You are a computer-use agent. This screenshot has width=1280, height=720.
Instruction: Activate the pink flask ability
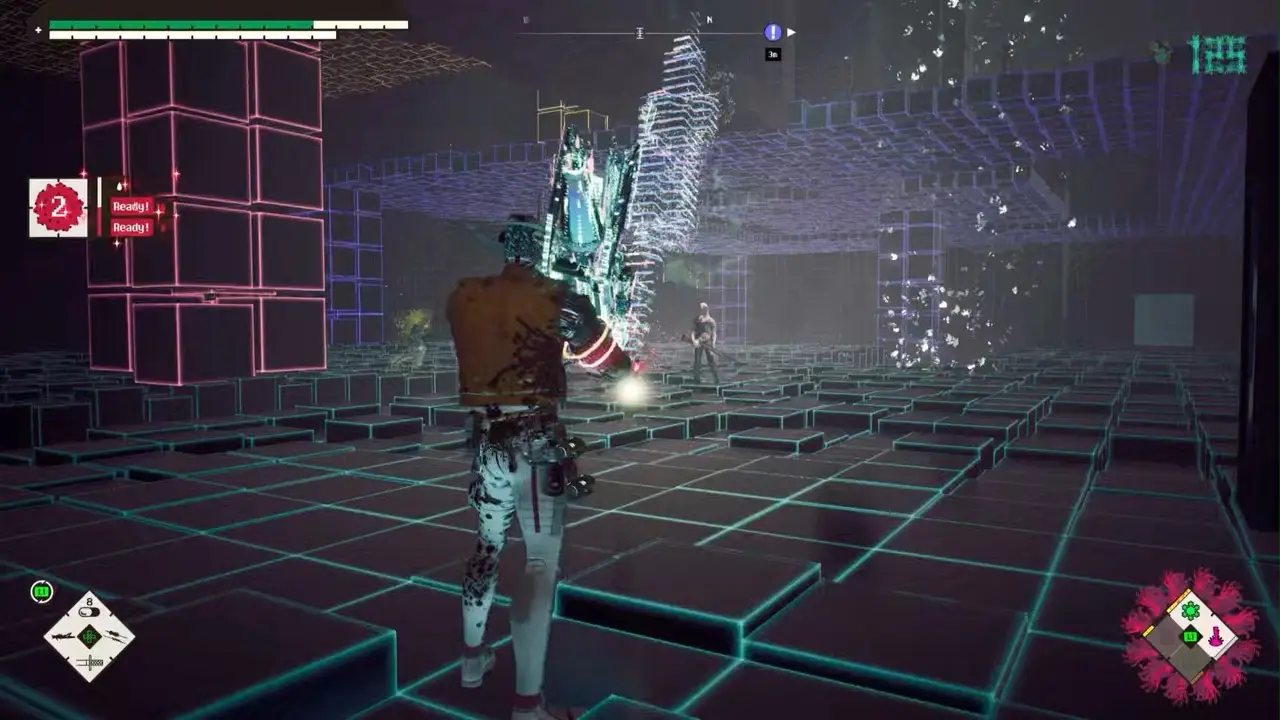coord(1217,637)
